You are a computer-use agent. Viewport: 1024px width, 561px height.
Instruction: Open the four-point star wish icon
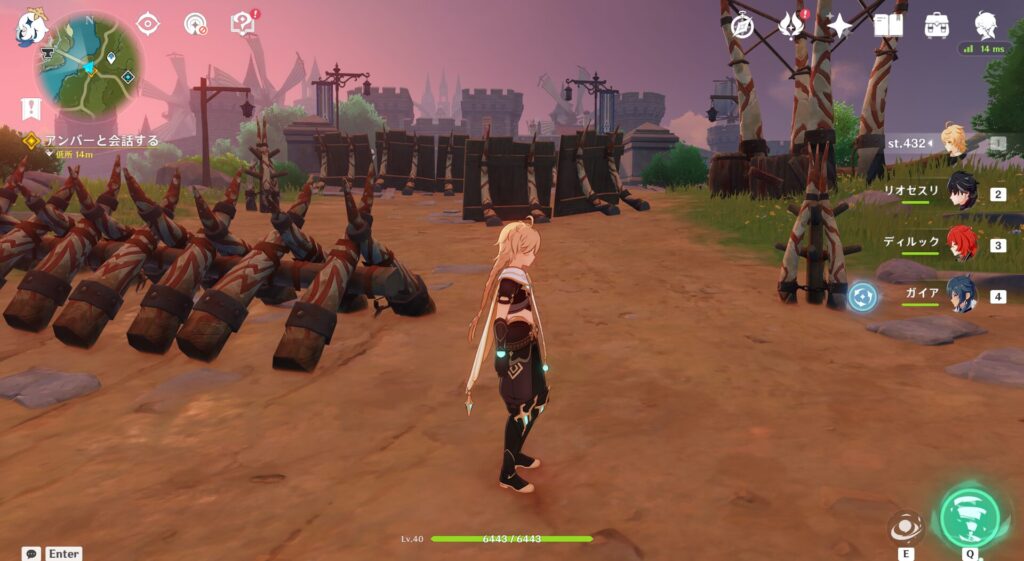tap(840, 25)
